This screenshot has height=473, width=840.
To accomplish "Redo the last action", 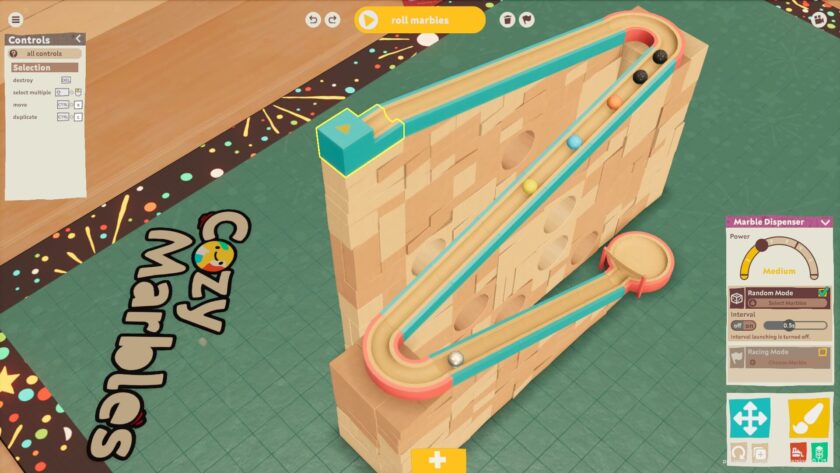I will click(x=333, y=19).
